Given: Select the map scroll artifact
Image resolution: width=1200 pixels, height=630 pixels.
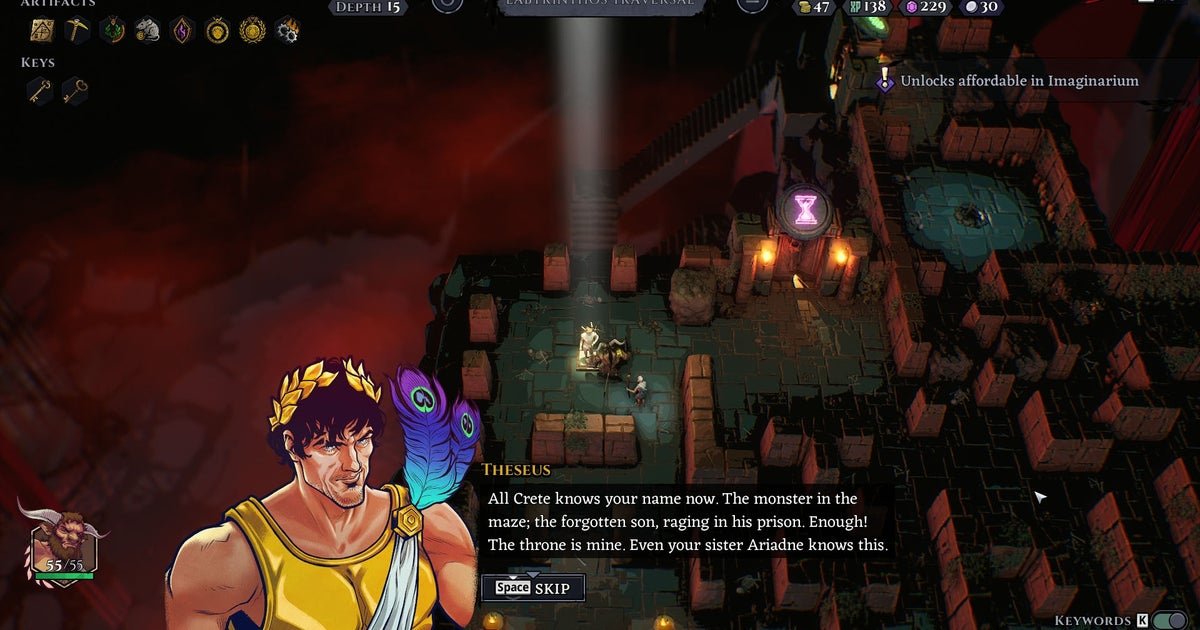Looking at the screenshot, I should click(x=41, y=30).
